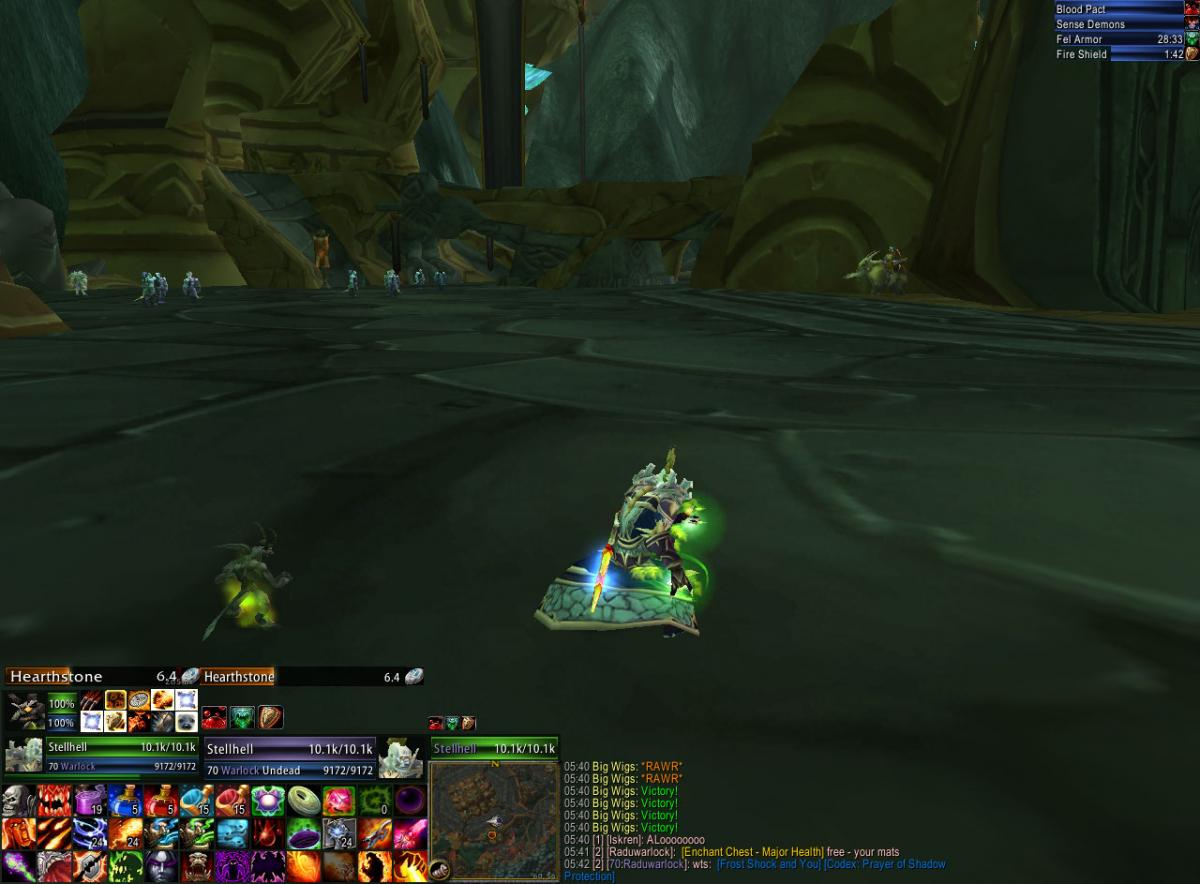Cast the dark purple orb spell

tap(410, 800)
